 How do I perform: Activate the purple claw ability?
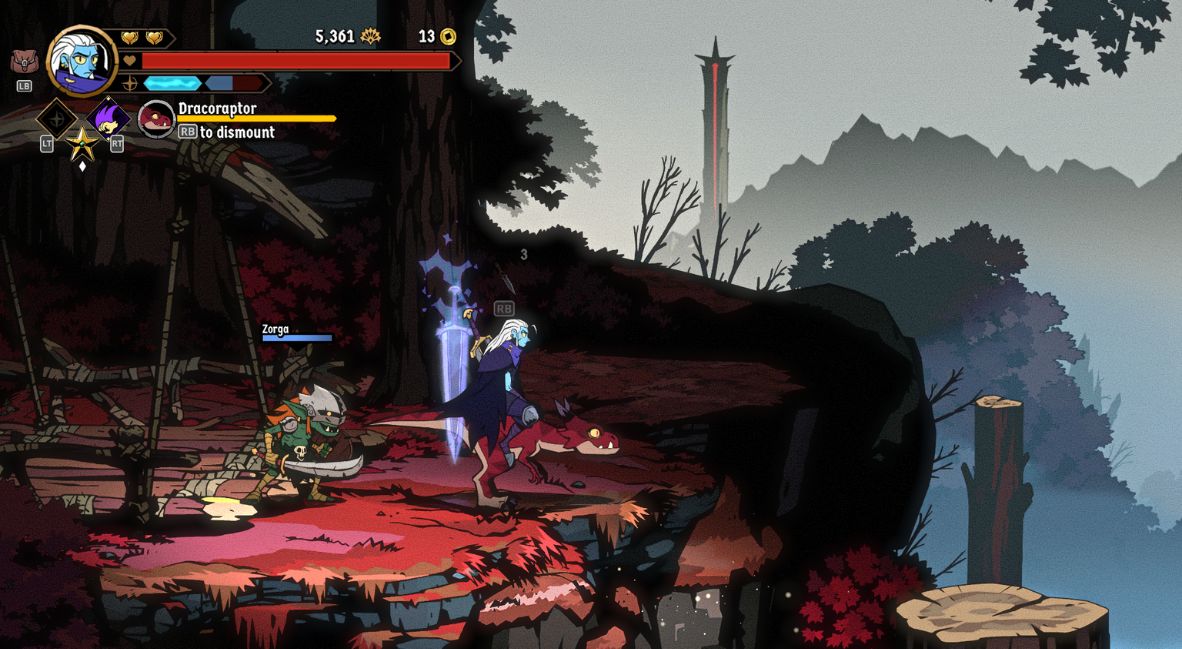(x=107, y=118)
